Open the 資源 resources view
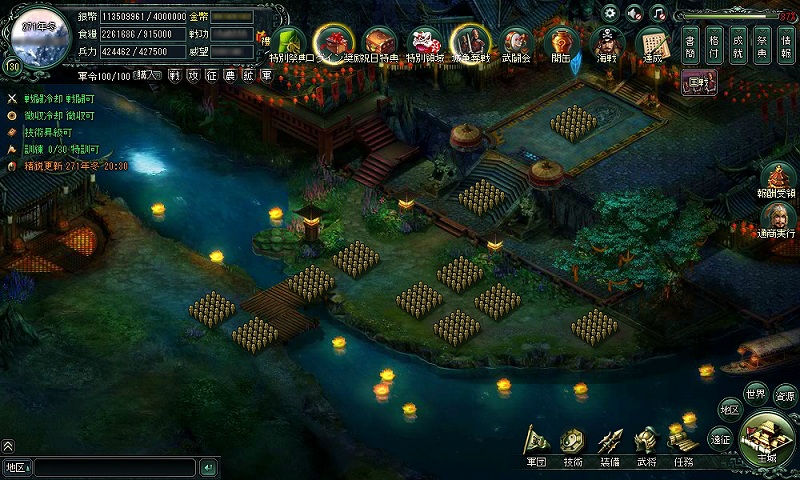 [785, 395]
